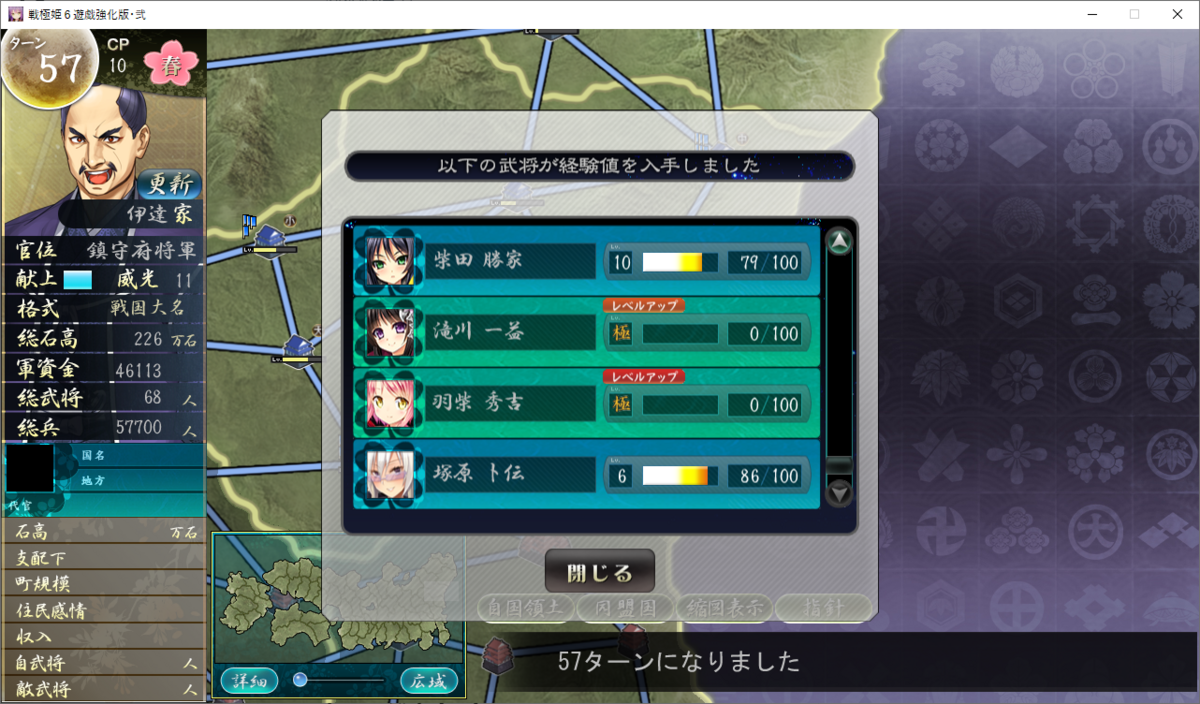The image size is (1200, 704).
Task: Close the experience dialog with 閉じる
Action: pos(599,573)
